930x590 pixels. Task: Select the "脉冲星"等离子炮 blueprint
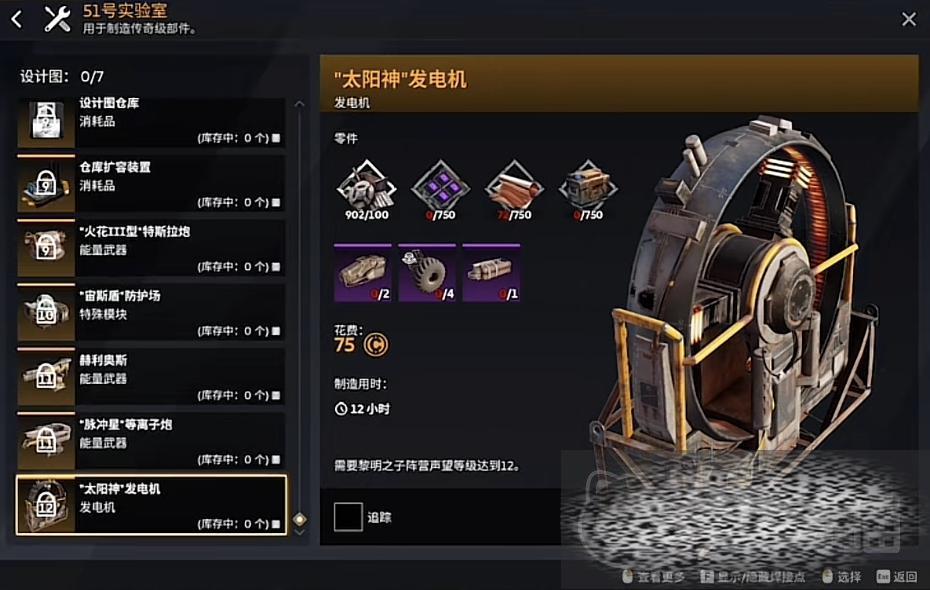pos(151,441)
